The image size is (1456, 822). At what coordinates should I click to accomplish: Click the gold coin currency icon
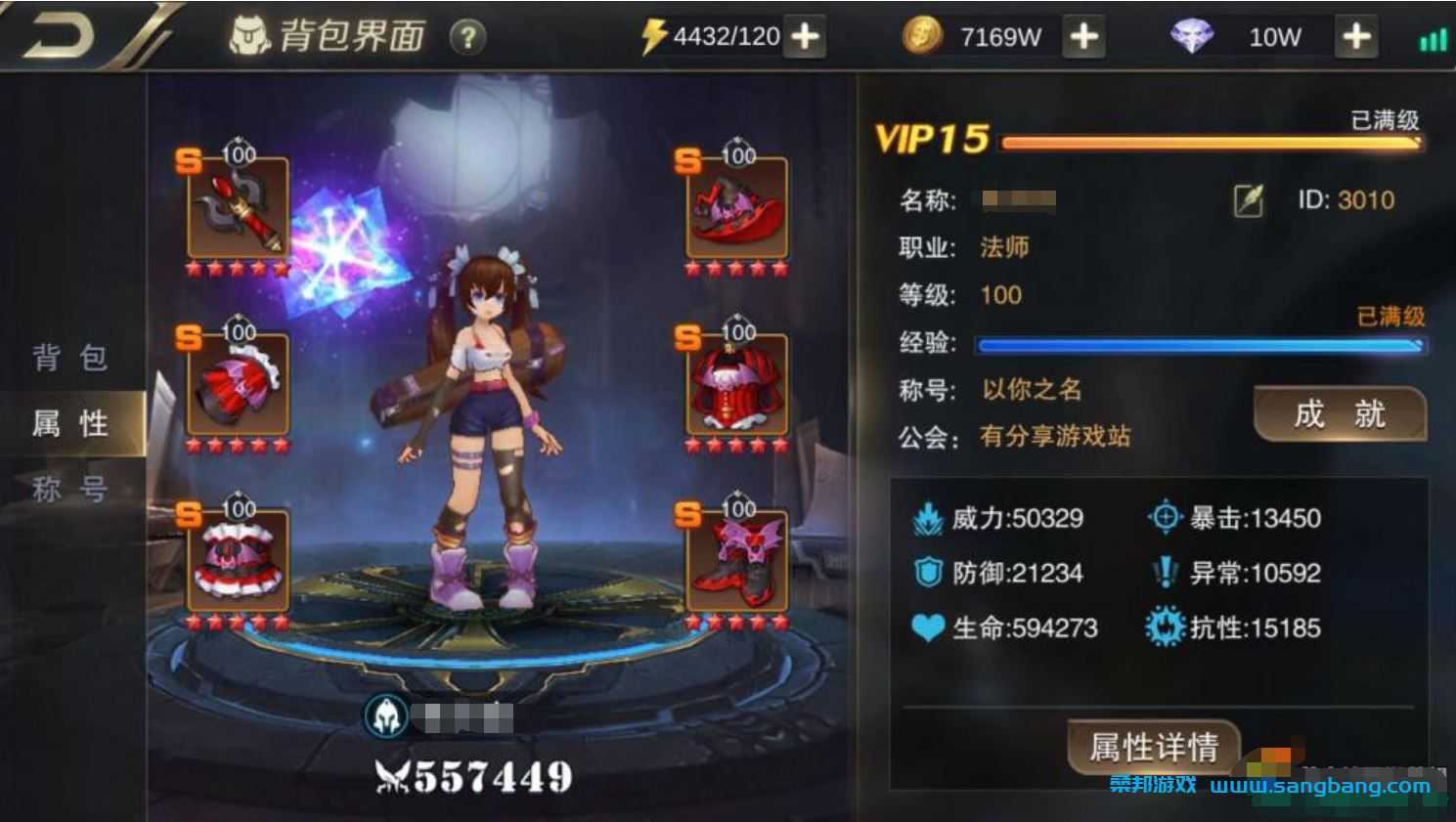(924, 35)
